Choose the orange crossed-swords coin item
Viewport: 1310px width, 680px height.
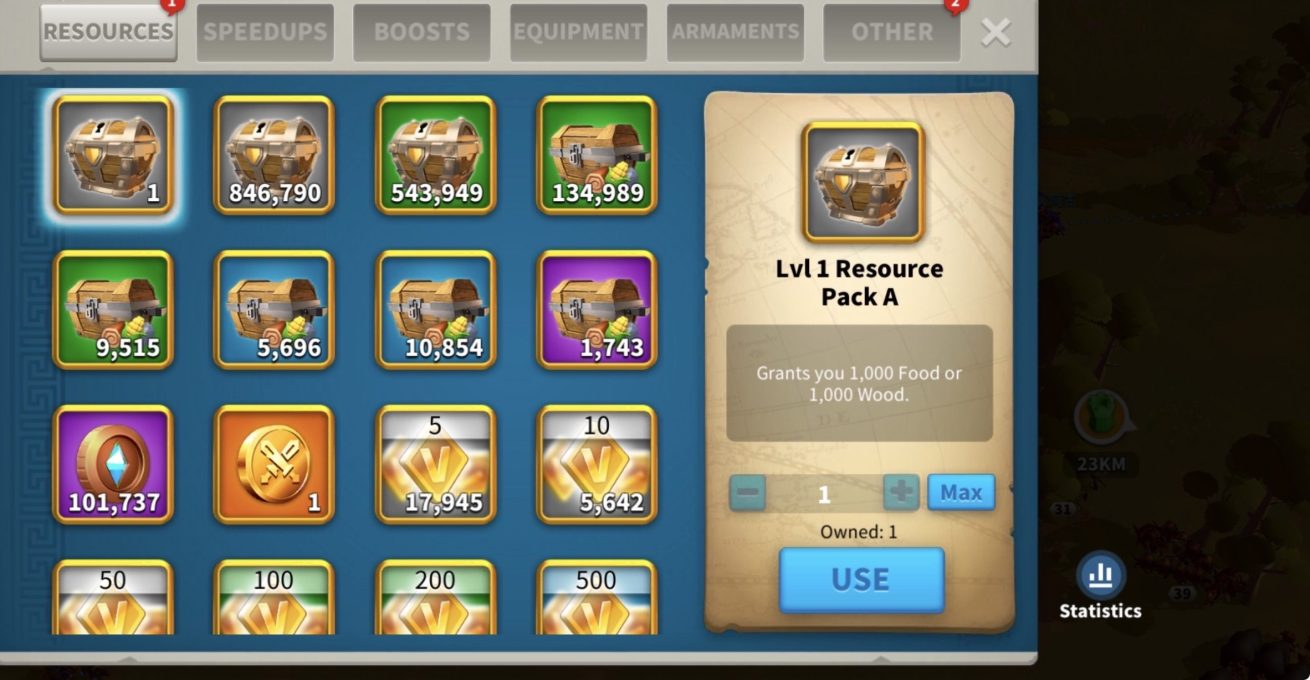(274, 464)
